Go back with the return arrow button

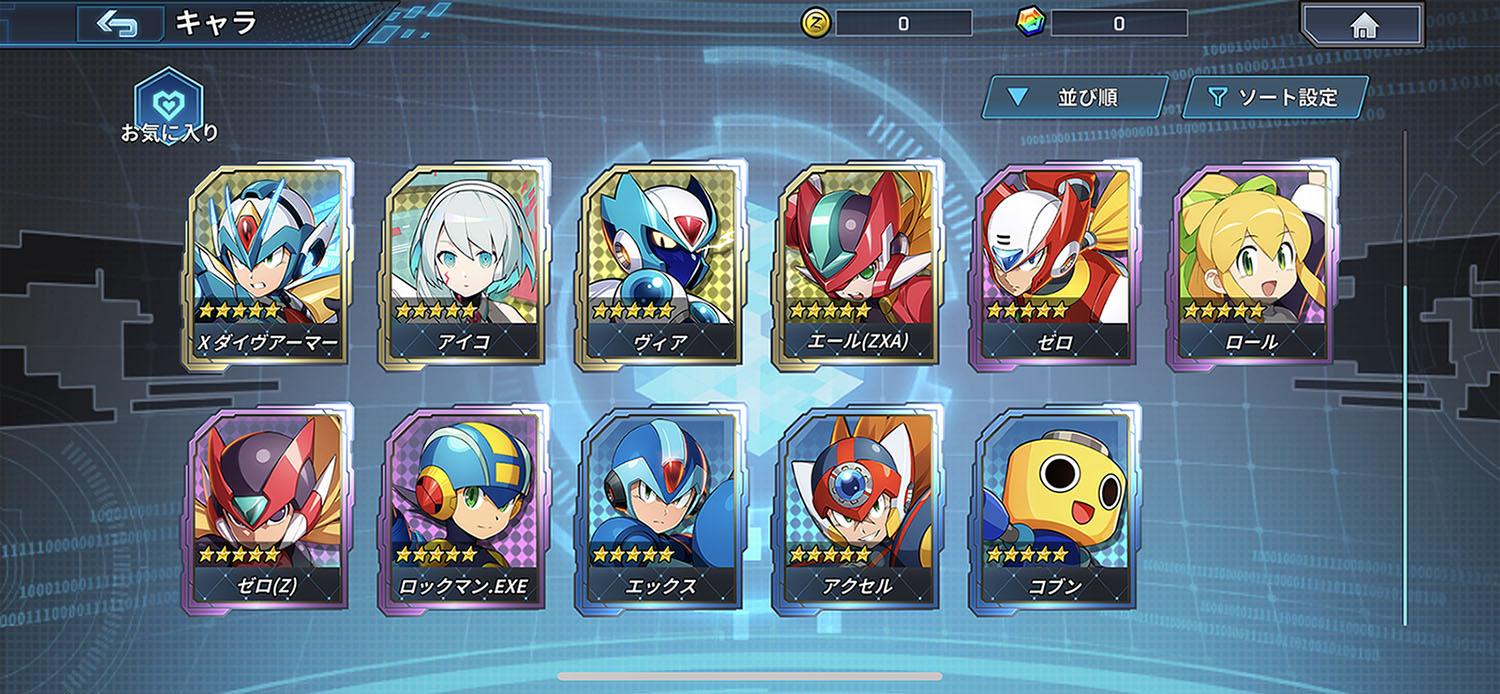(120, 23)
